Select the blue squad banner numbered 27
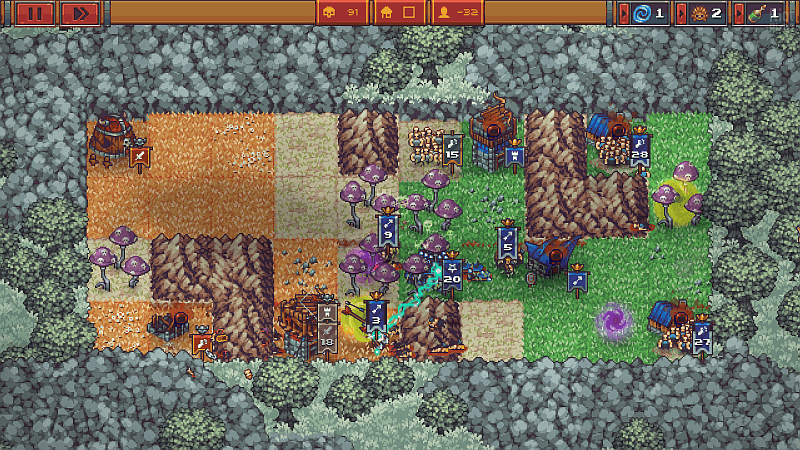The height and width of the screenshot is (450, 800). 702,338
